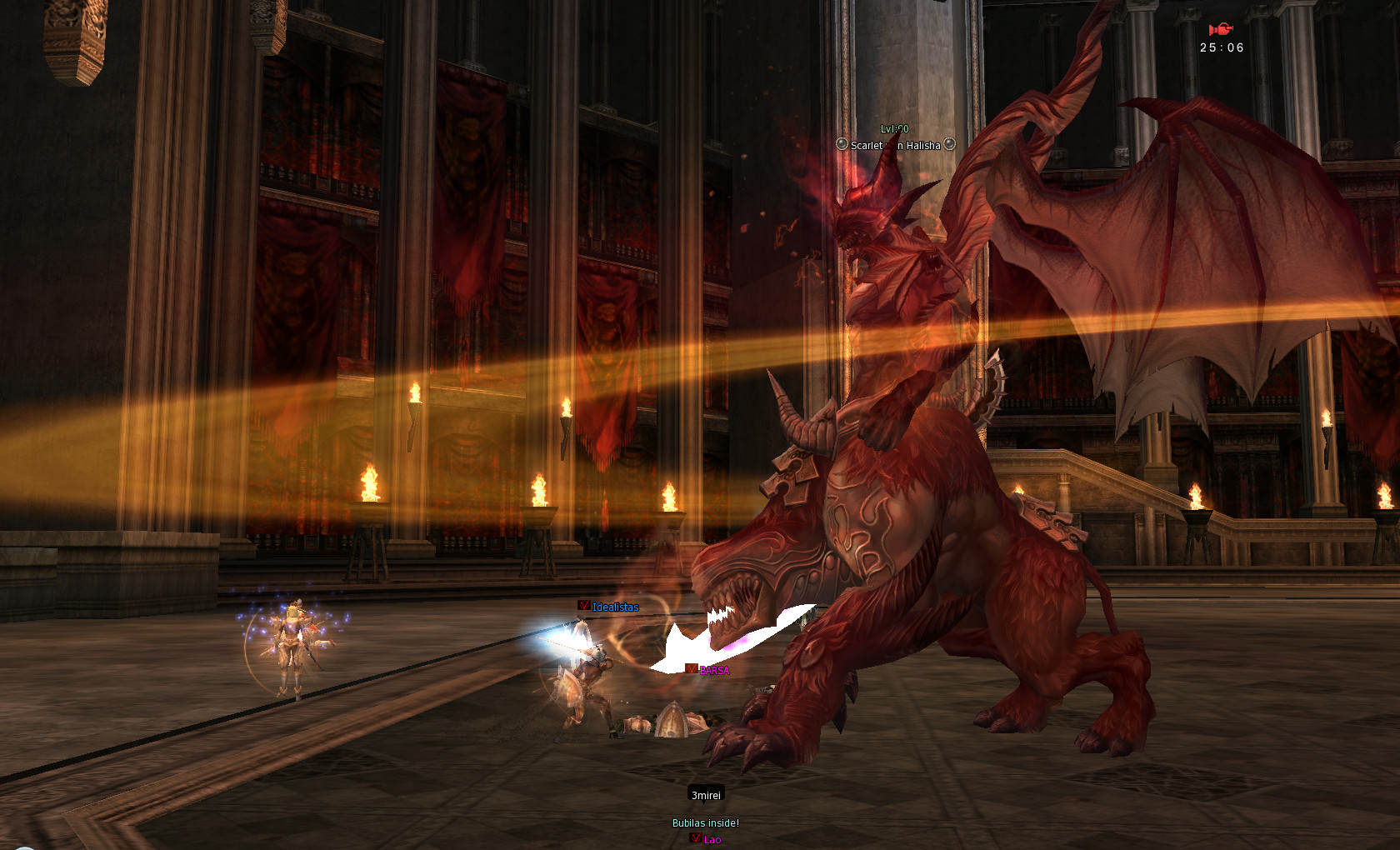The image size is (1400, 850).
Task: Target the Scarlet van Halisha boss nameplate
Action: (895, 145)
